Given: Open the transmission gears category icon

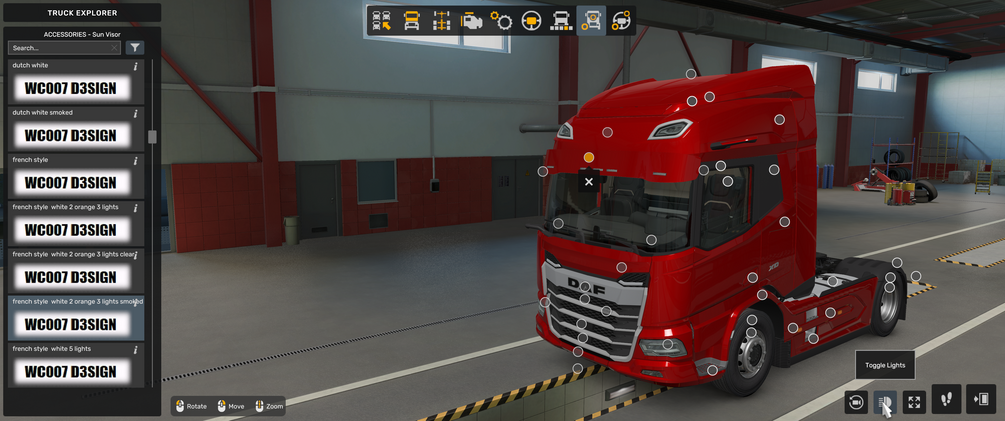Looking at the screenshot, I should coord(501,21).
